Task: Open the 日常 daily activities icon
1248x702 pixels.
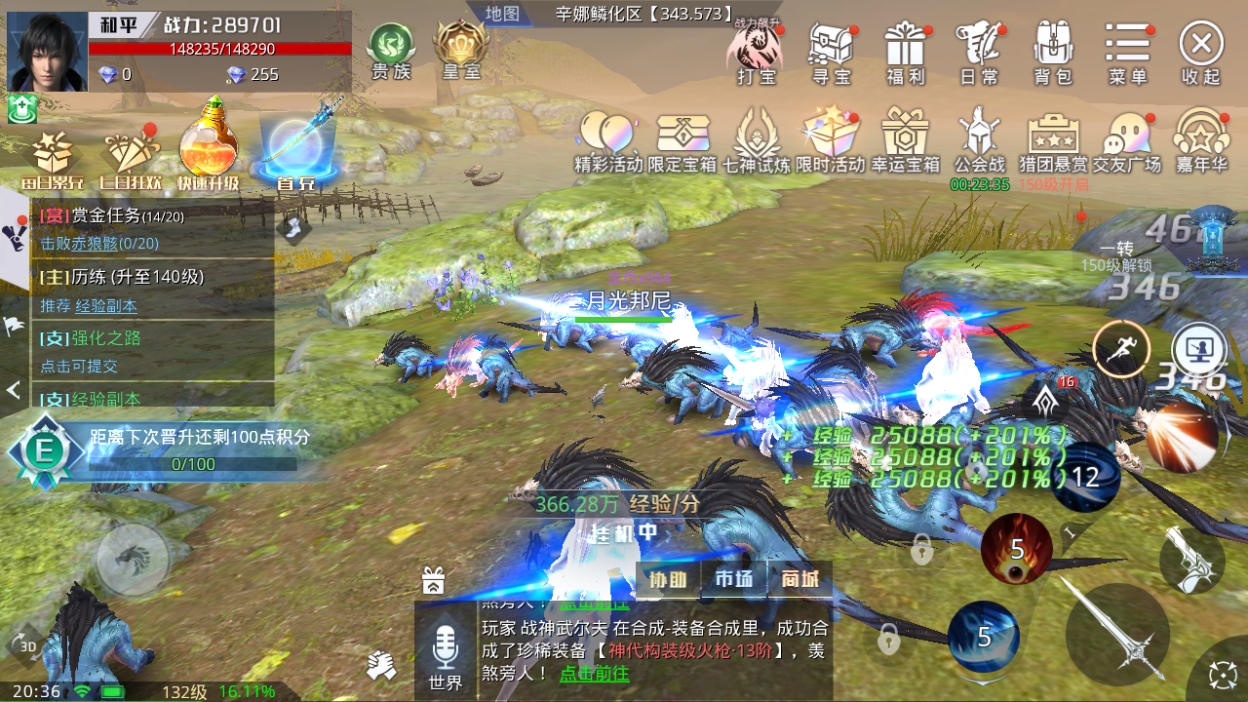Action: (x=978, y=52)
